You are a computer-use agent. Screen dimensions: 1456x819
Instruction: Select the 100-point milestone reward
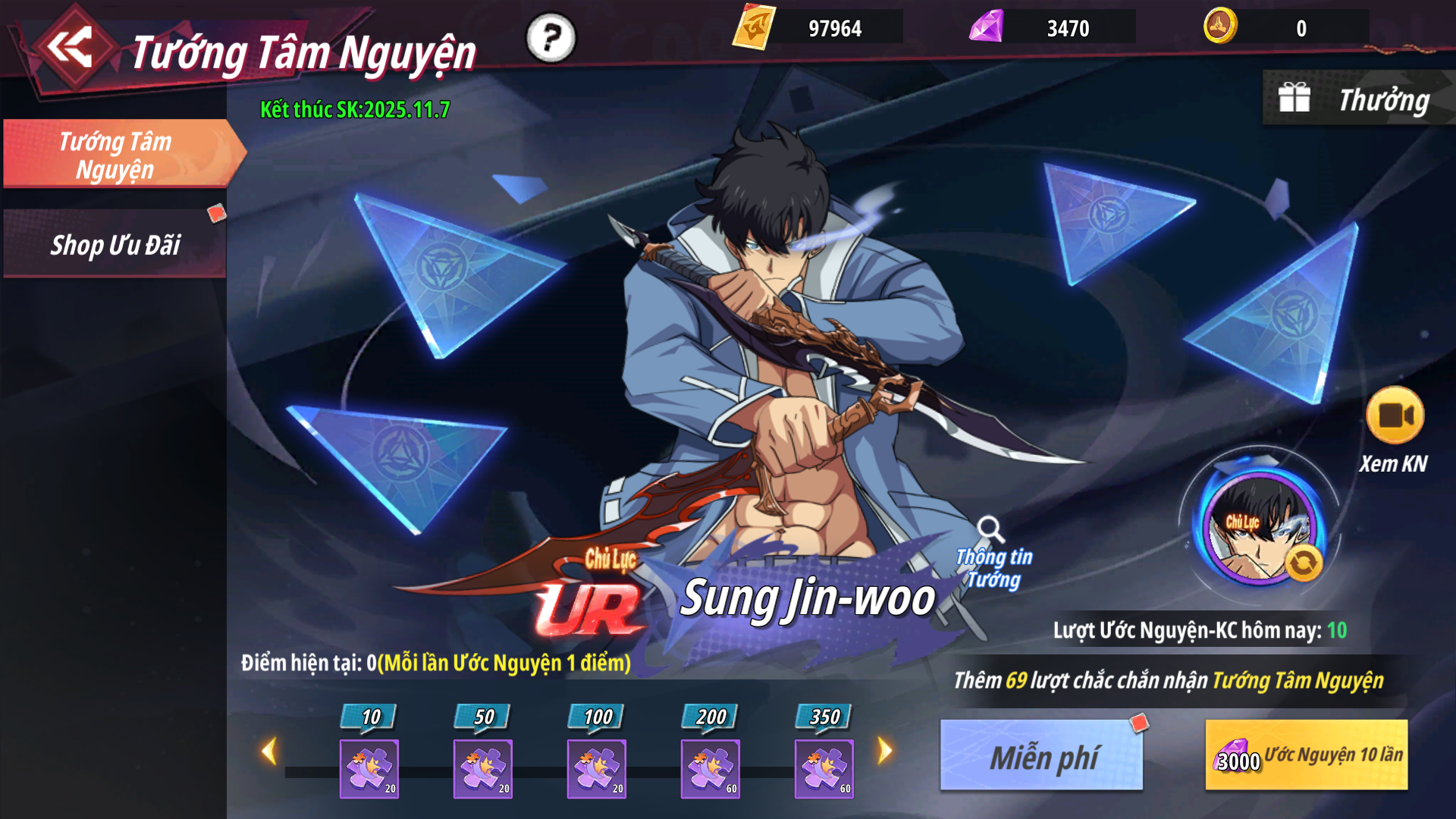[x=597, y=768]
